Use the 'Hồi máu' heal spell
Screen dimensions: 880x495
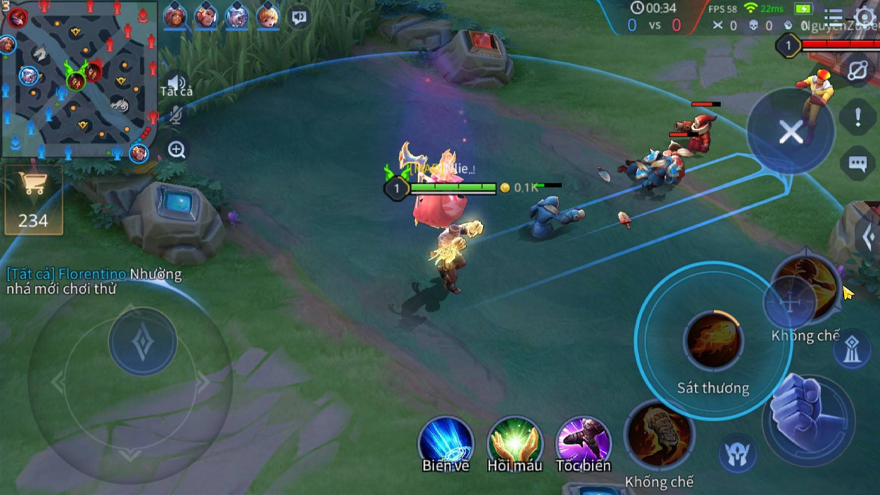click(515, 441)
